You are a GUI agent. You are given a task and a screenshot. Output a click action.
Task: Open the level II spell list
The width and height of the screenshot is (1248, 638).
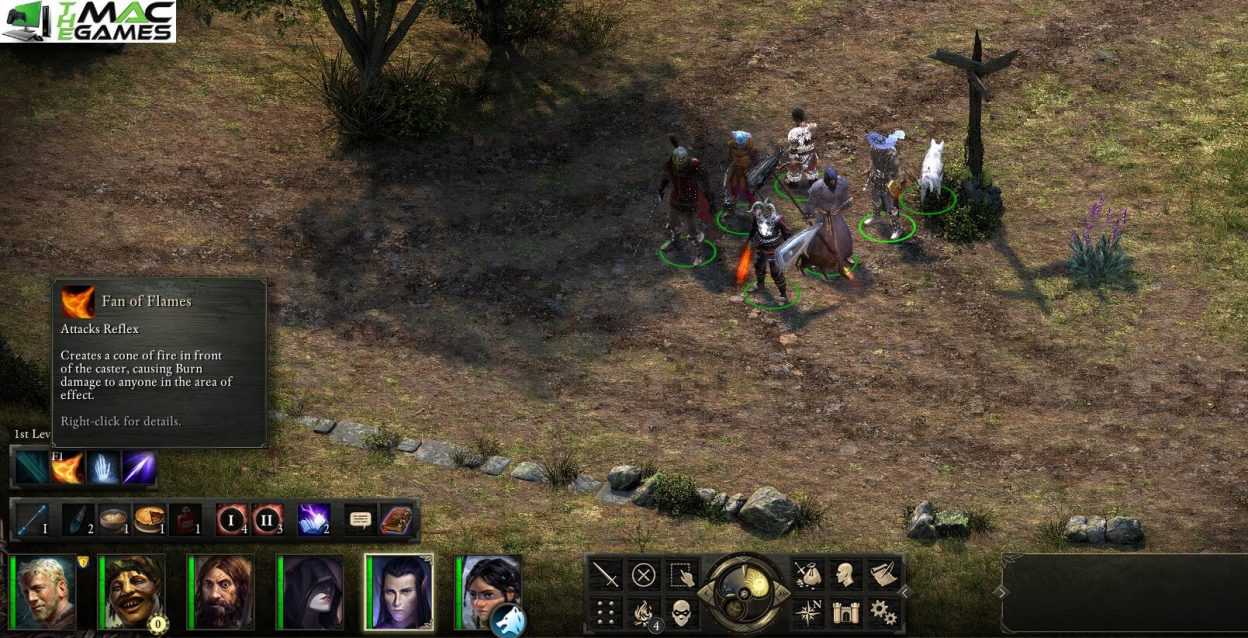[x=267, y=520]
